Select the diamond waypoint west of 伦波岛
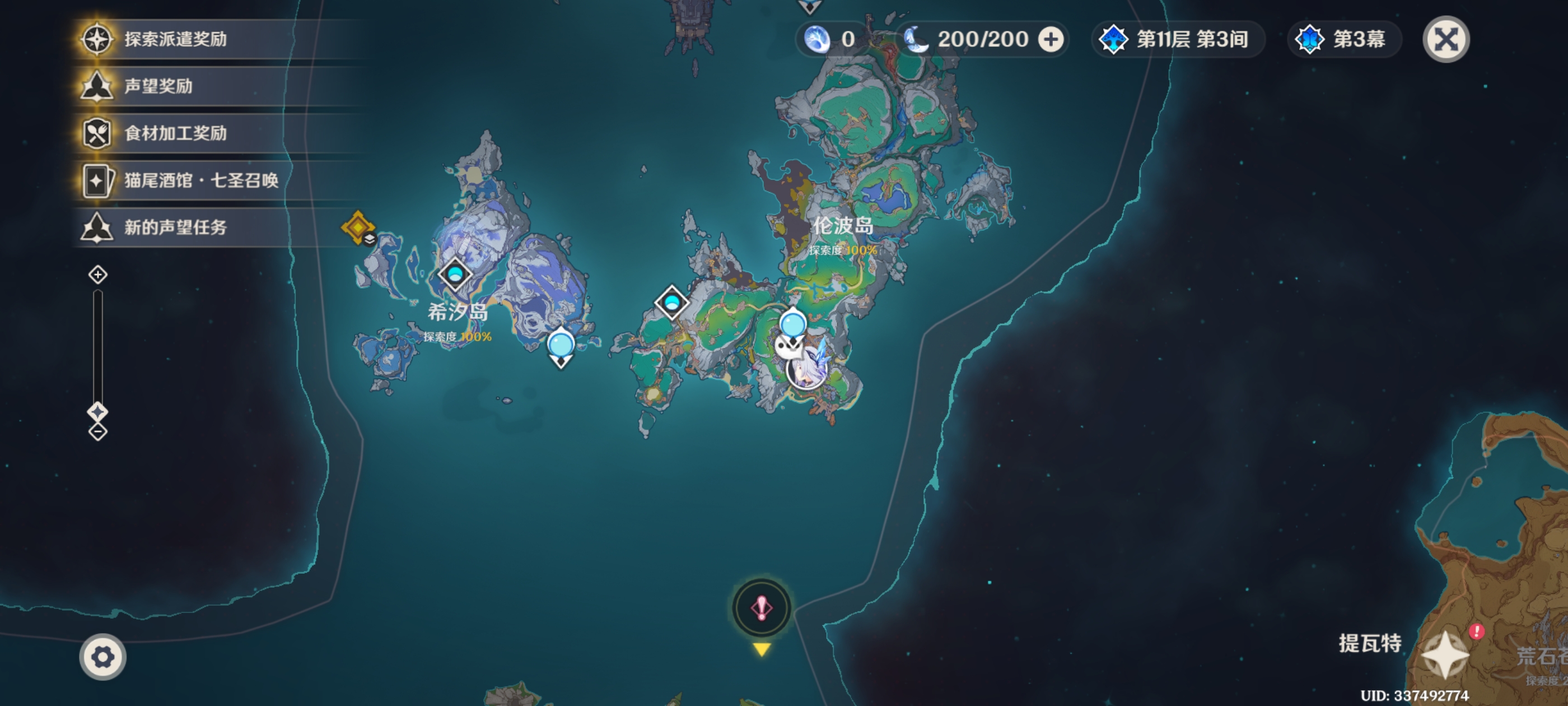Screen dimensions: 1568x706 (x=672, y=302)
